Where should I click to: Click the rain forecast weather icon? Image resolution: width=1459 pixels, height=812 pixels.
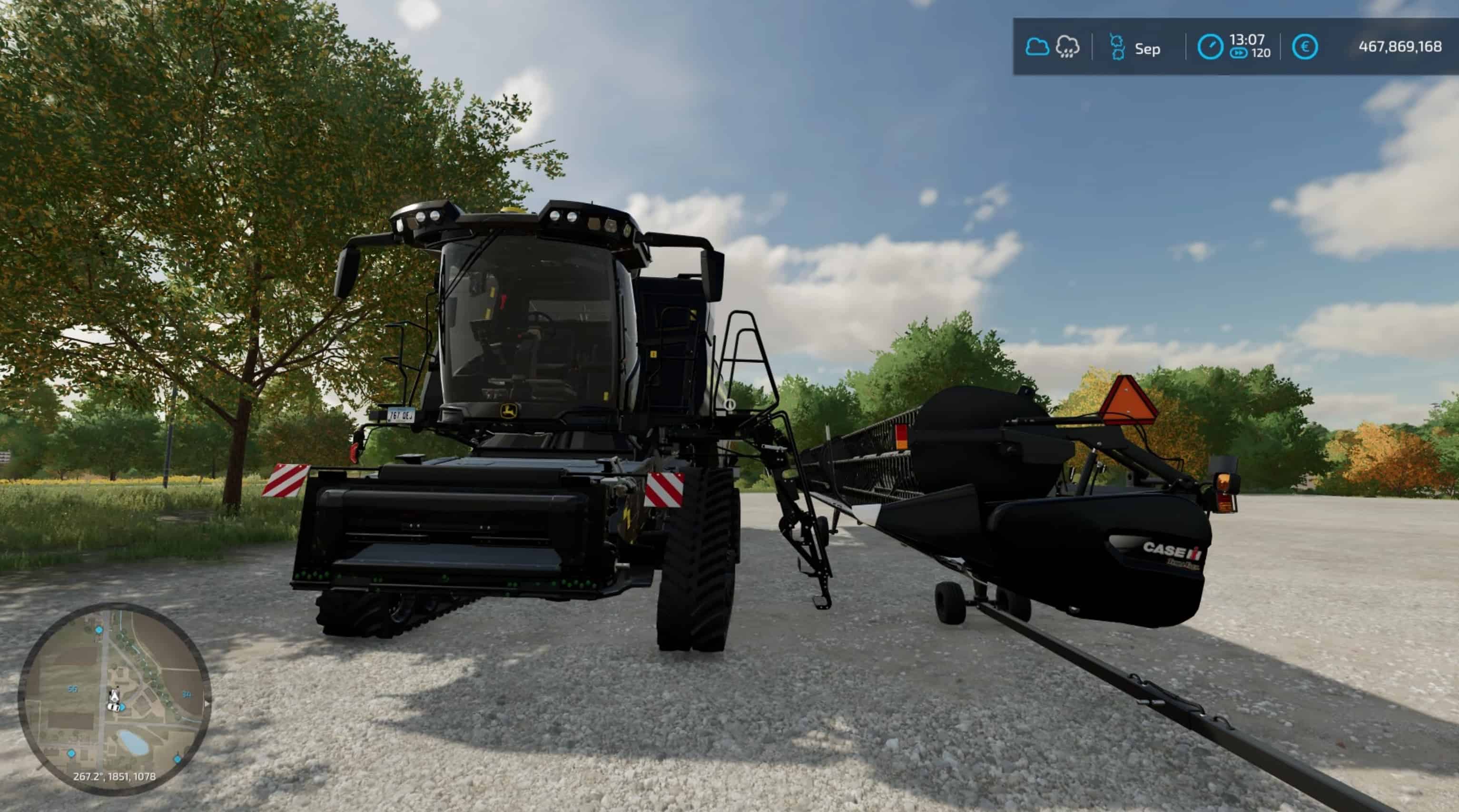pos(1068,47)
